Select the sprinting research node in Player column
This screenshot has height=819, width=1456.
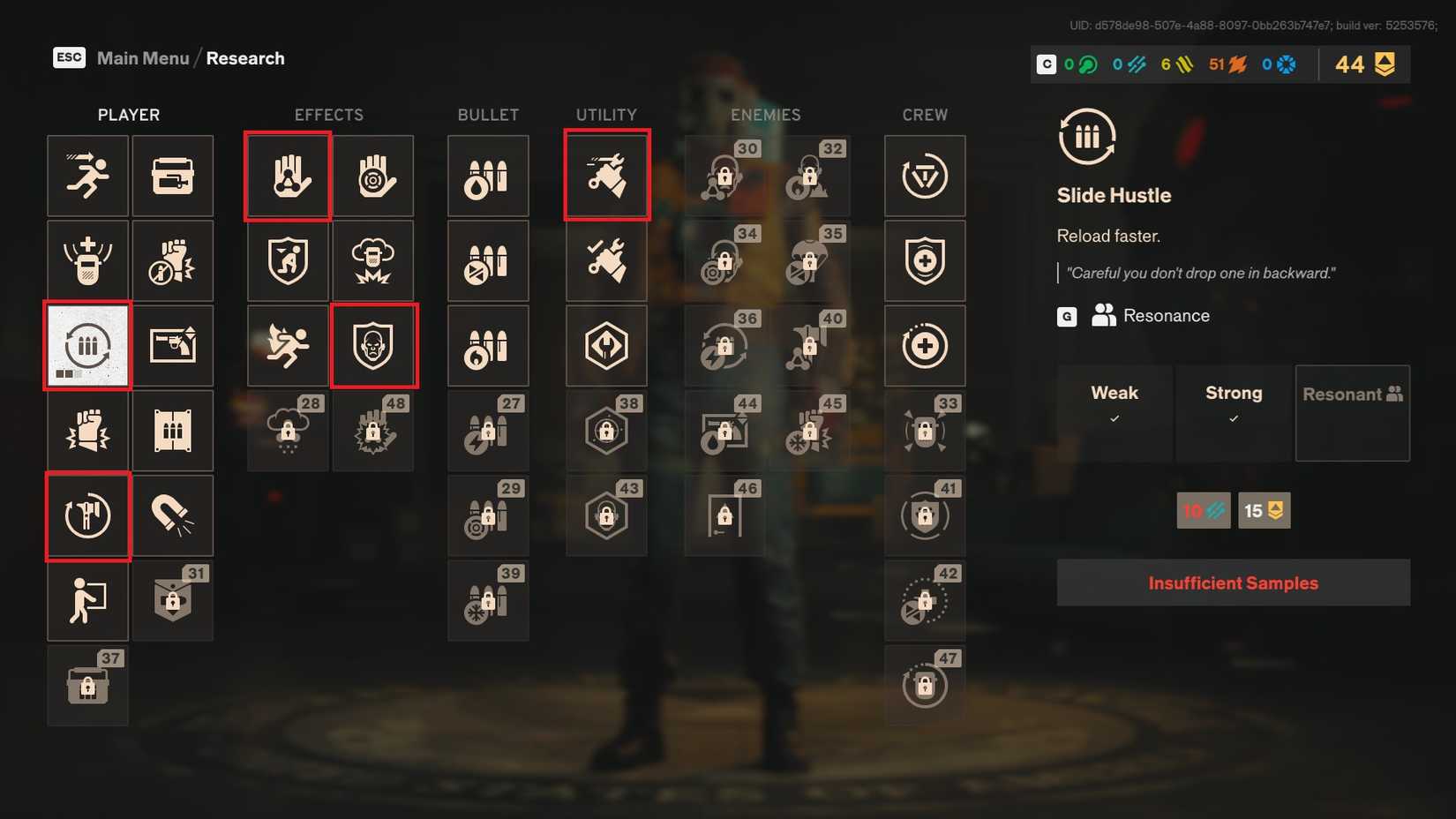click(87, 176)
